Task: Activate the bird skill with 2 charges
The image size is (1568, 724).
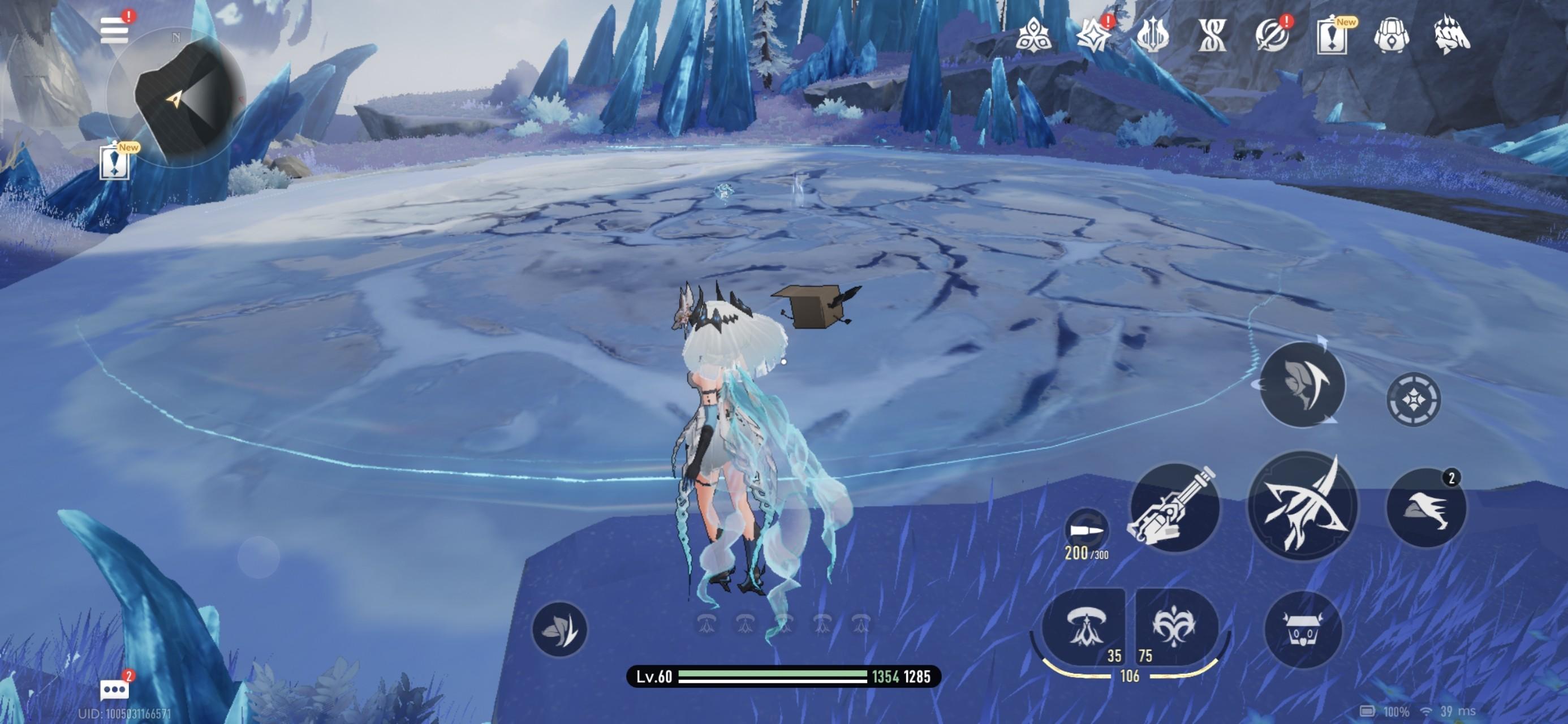Action: pyautogui.click(x=1425, y=507)
